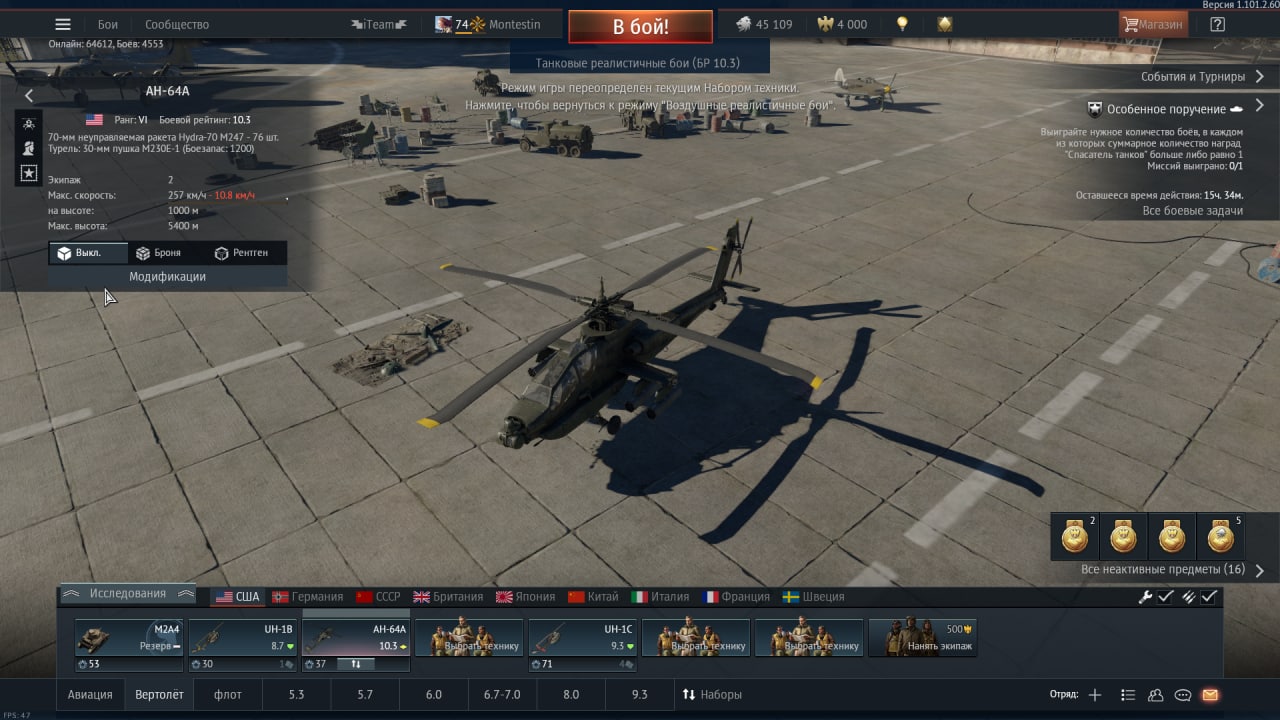The height and width of the screenshot is (720, 1280).
Task: Open Модификации for the AH-64A
Action: tap(167, 277)
